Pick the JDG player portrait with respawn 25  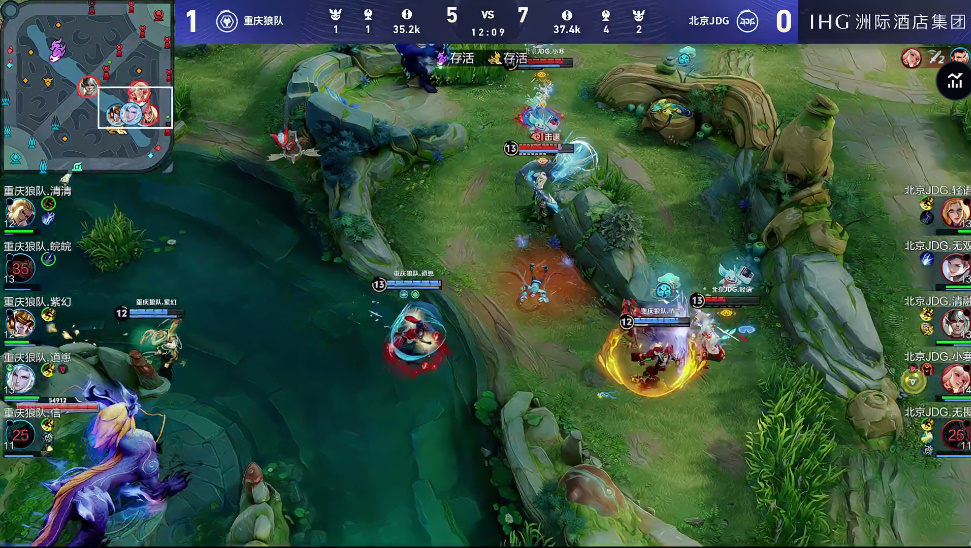click(x=954, y=433)
